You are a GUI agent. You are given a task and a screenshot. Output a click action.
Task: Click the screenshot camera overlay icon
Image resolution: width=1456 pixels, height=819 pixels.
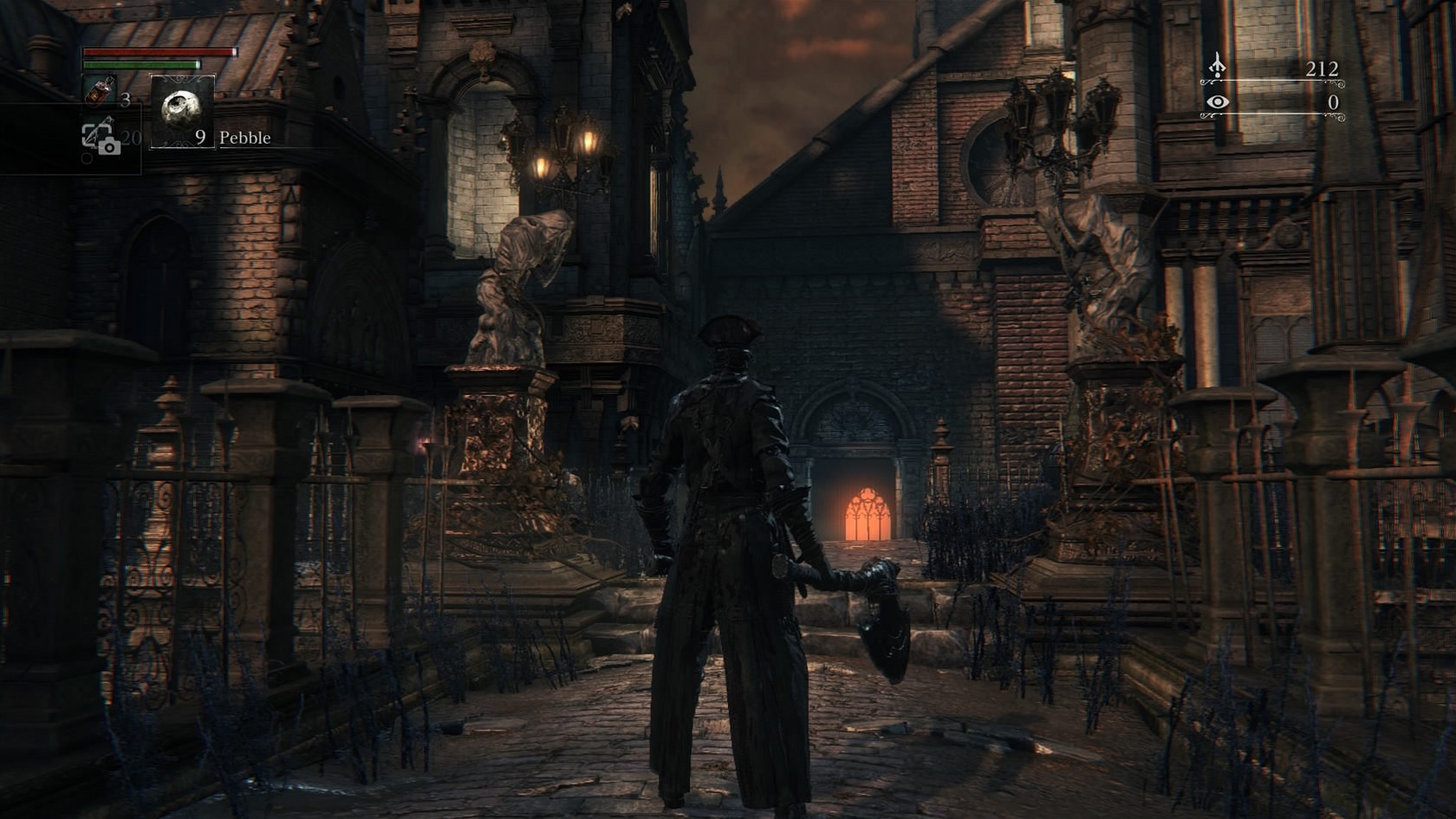click(x=101, y=139)
